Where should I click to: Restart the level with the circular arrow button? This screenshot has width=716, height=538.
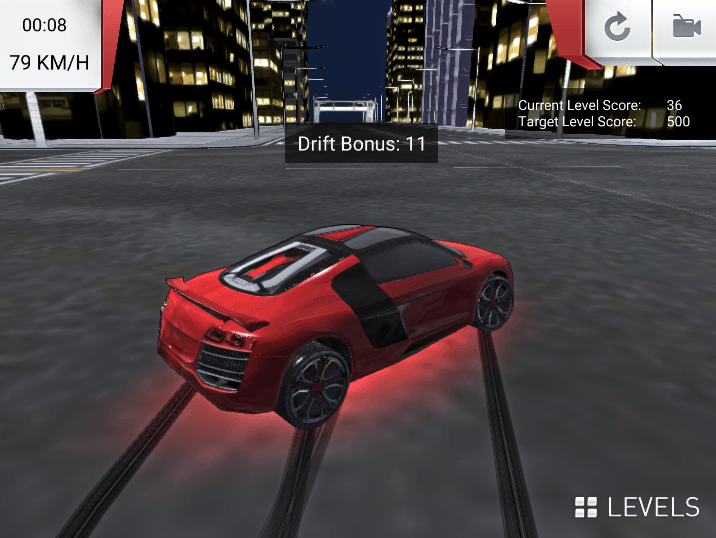point(617,28)
